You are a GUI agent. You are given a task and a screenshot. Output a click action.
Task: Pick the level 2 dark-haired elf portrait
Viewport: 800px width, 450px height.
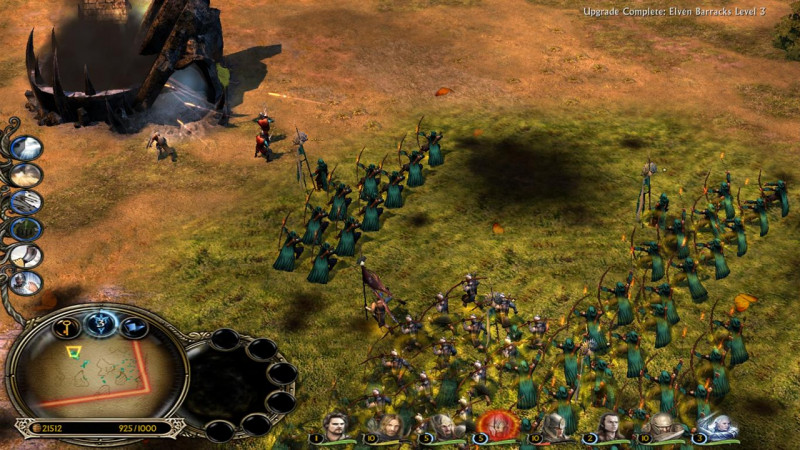[x=608, y=426]
